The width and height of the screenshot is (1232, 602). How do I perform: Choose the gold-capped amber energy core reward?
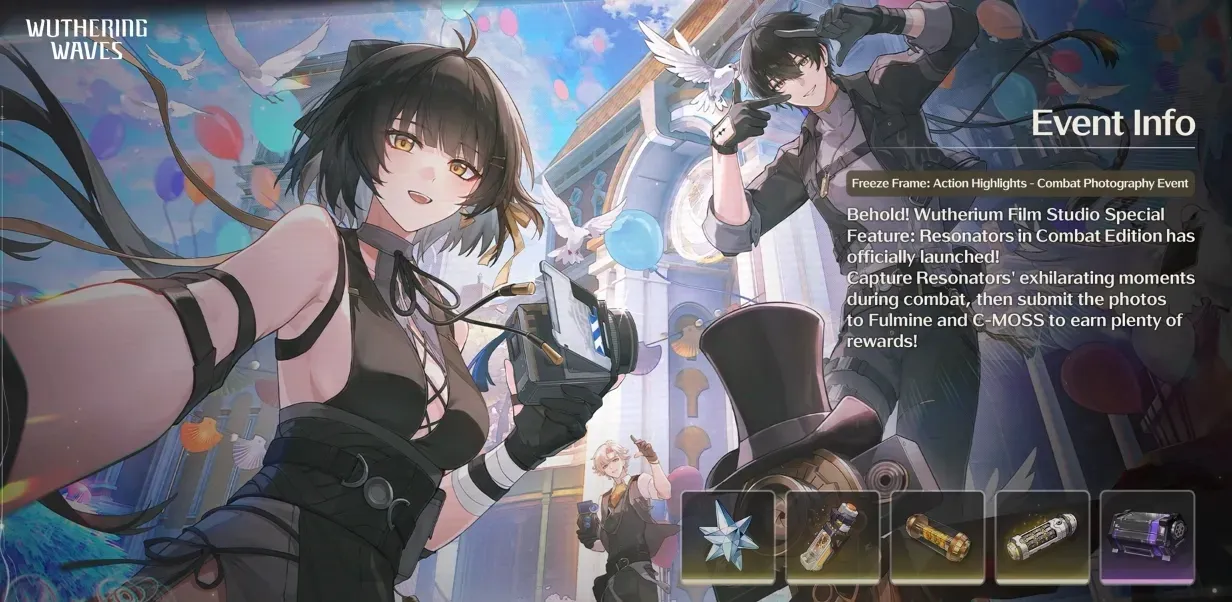point(937,537)
